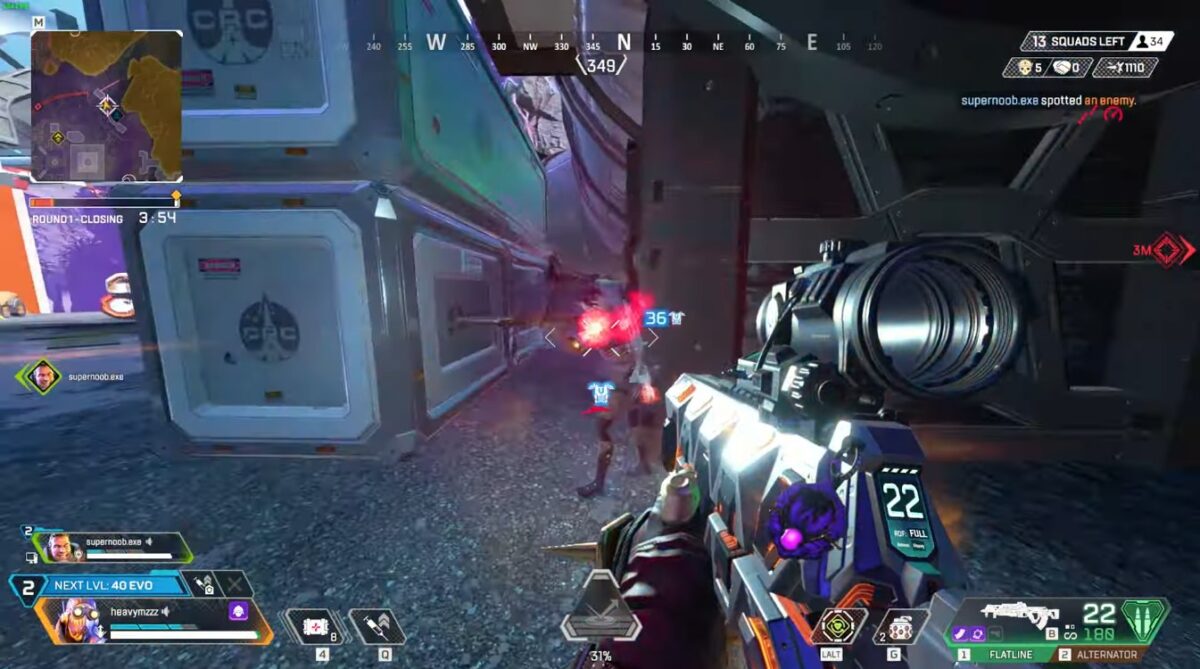Trigger the ultimate ability icon at 31%

[600, 606]
